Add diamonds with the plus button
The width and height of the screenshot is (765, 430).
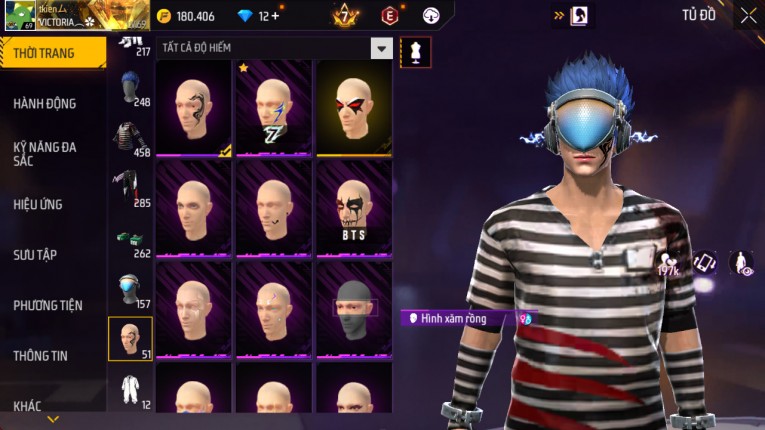click(x=275, y=16)
